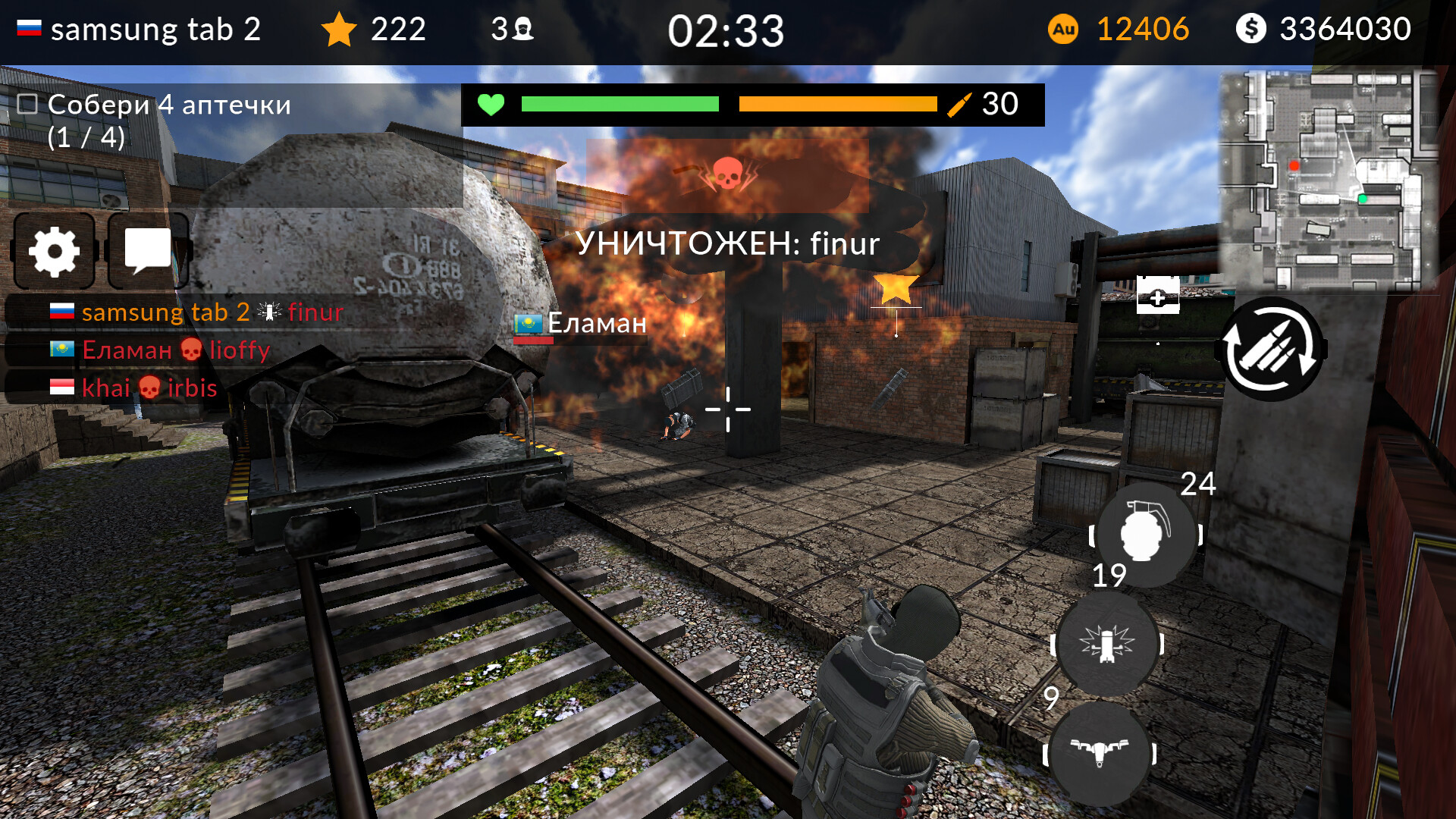Screen dimensions: 1456x819
Task: Select the flashbang weapon icon
Action: [x=1107, y=645]
